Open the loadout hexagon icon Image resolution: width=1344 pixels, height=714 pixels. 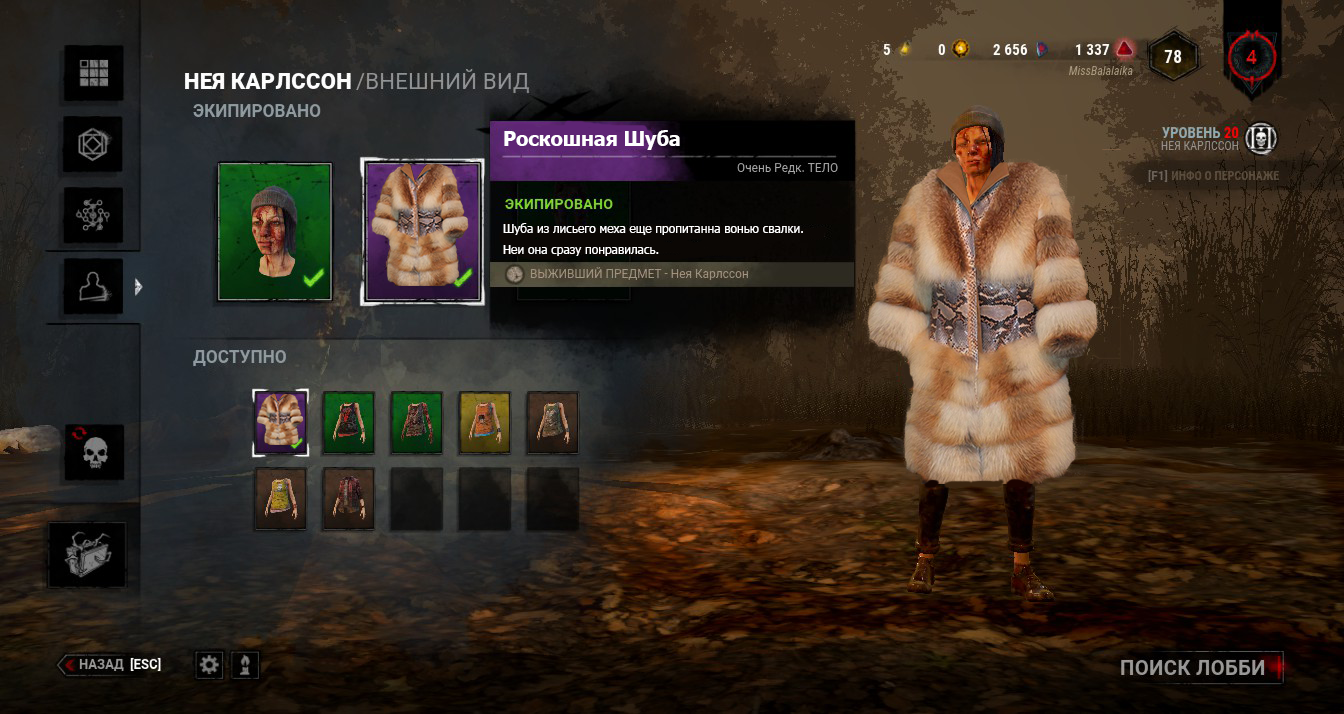(94, 145)
